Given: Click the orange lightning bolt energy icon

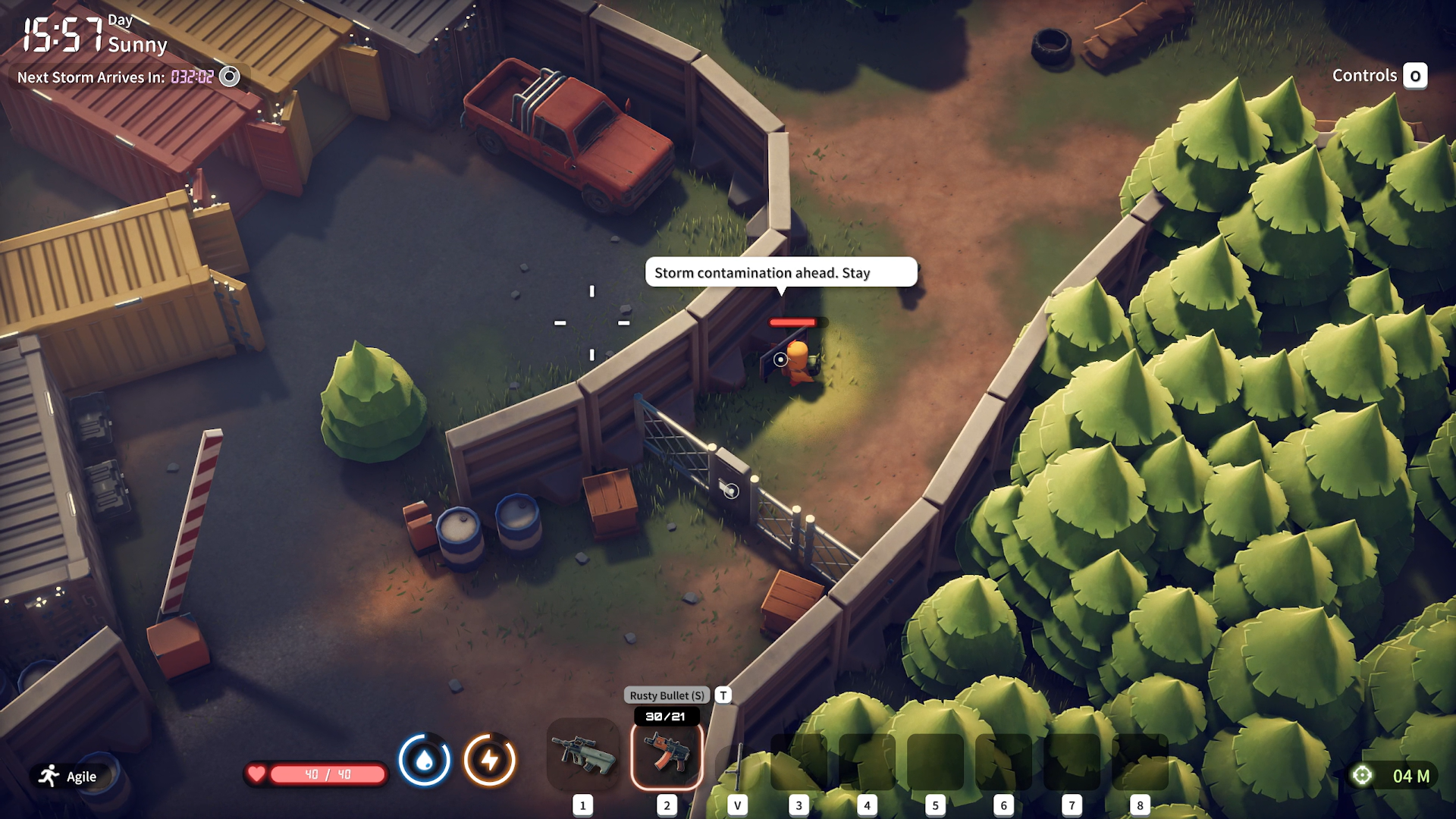Looking at the screenshot, I should (x=490, y=760).
